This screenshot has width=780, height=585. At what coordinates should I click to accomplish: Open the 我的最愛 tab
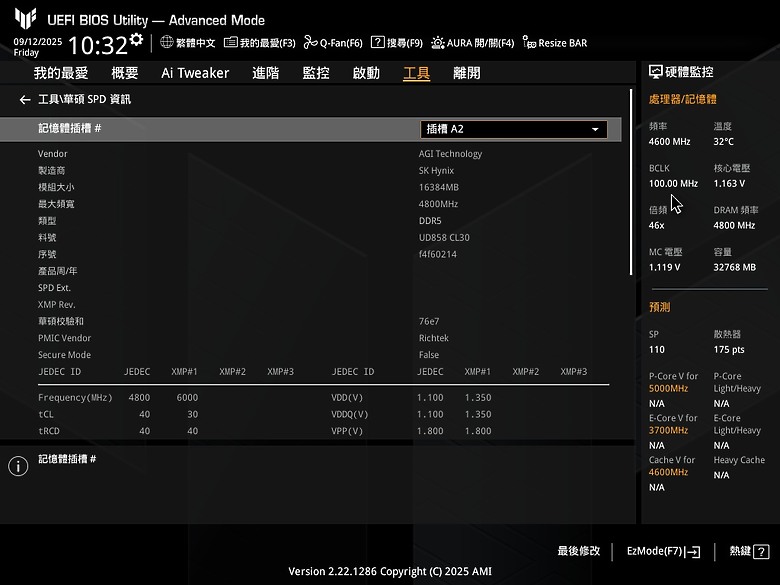coord(60,73)
